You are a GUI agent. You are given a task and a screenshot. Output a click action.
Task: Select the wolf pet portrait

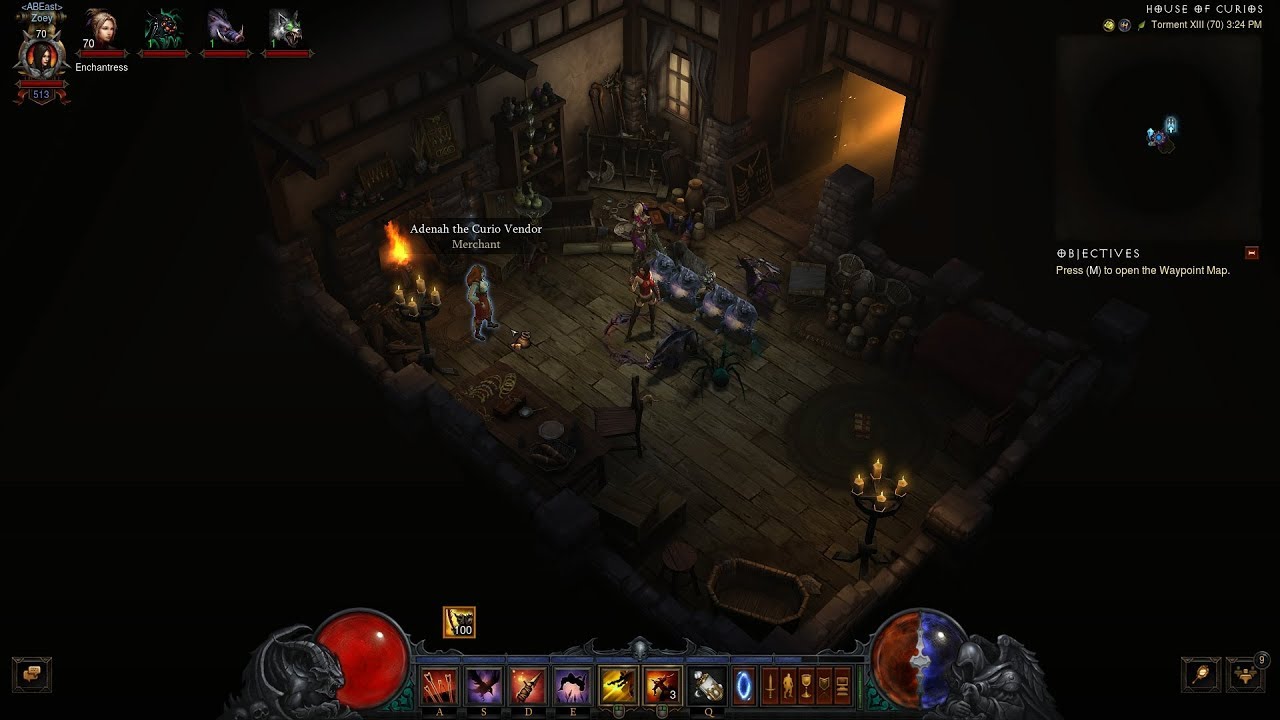[x=287, y=30]
